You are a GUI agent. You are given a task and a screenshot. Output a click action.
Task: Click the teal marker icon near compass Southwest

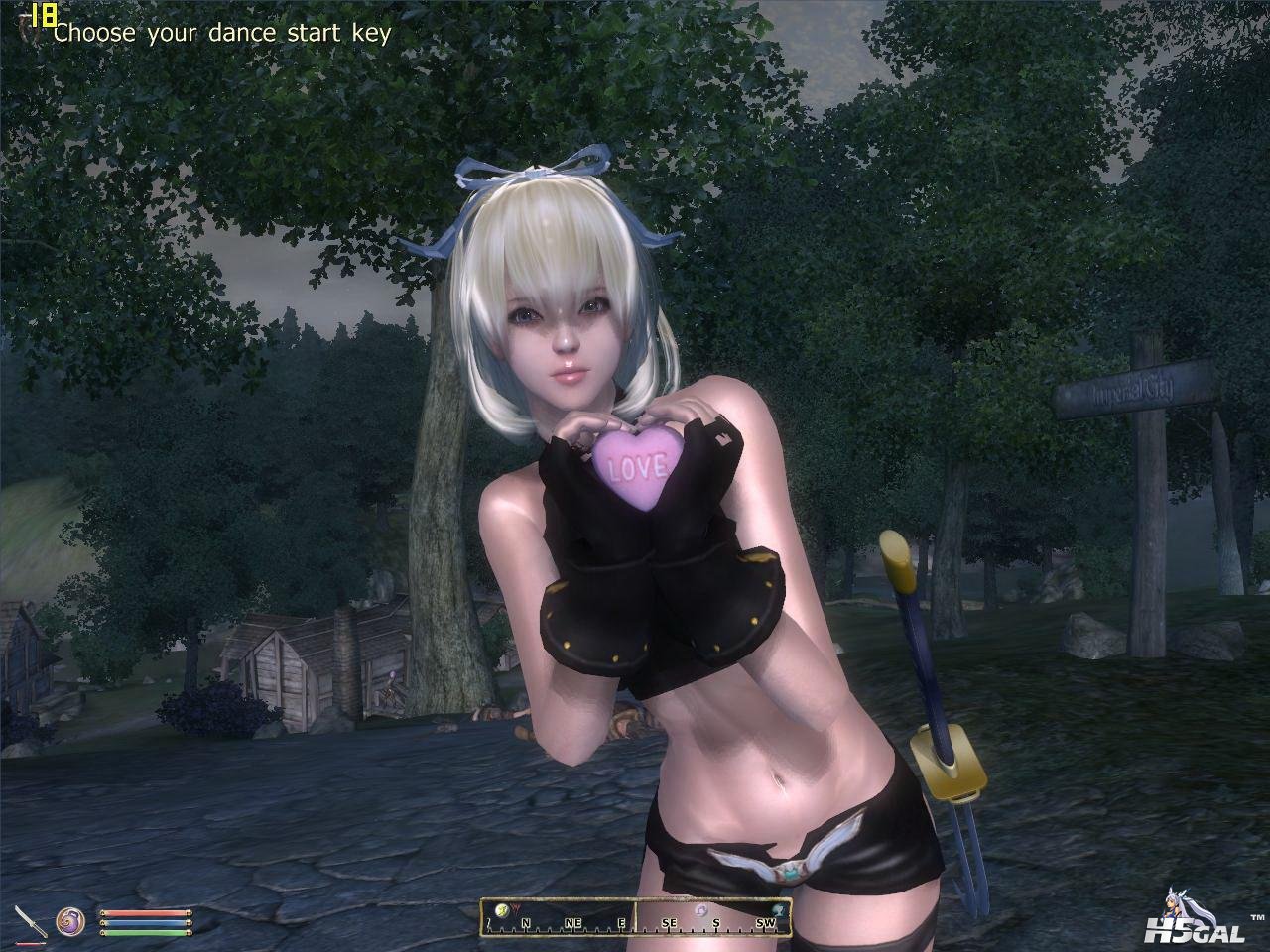point(781,910)
